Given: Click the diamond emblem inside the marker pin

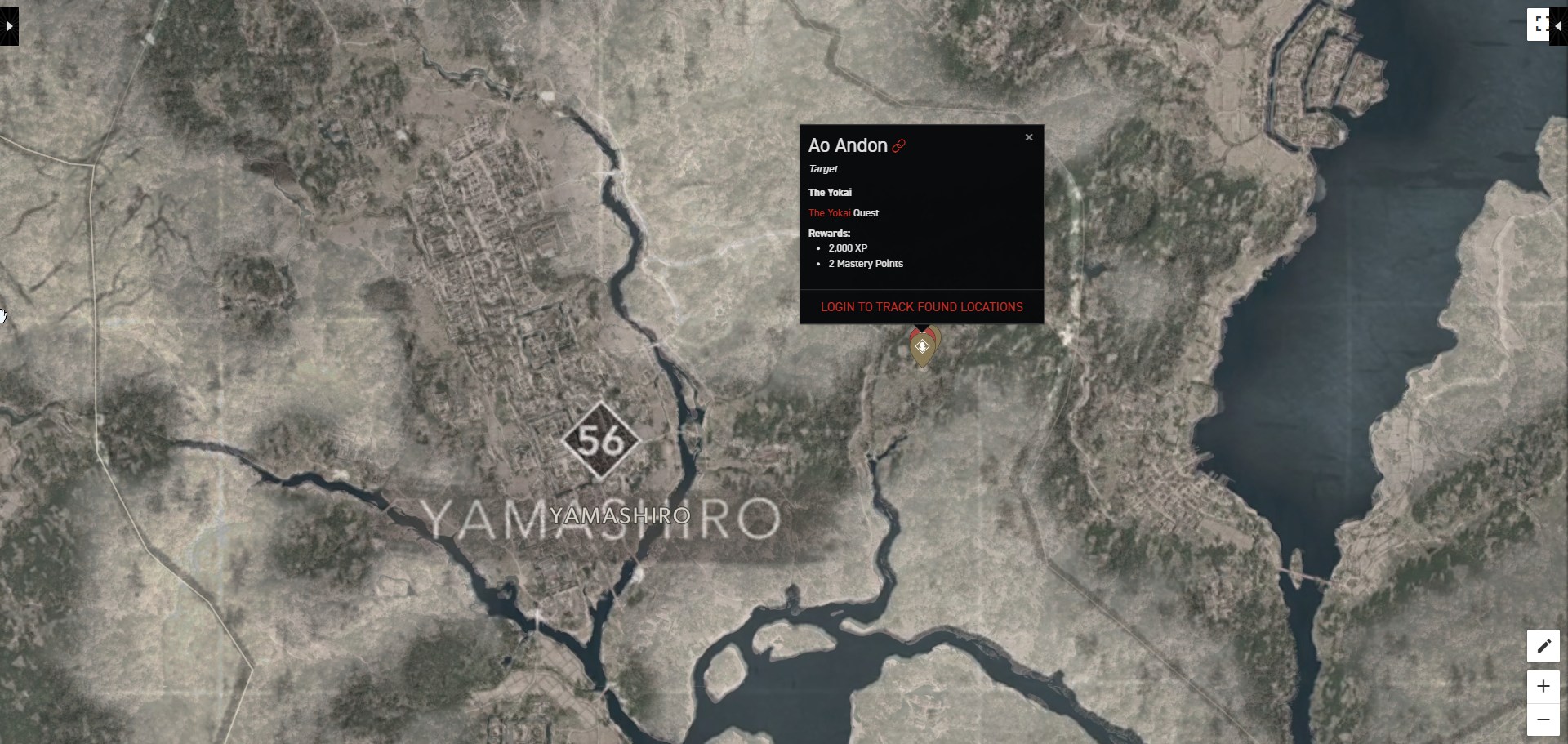Looking at the screenshot, I should pos(922,346).
